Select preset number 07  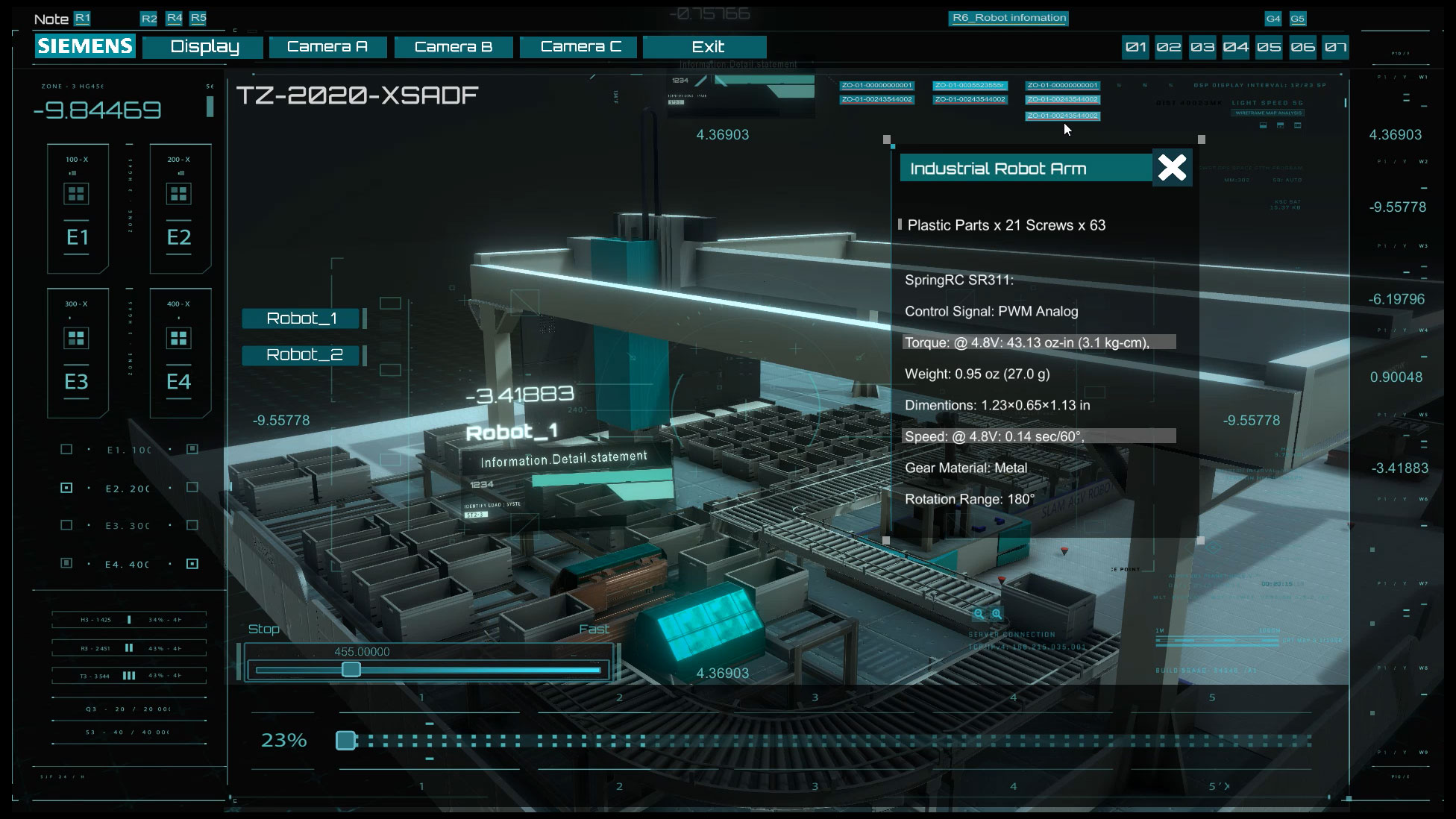pyautogui.click(x=1335, y=48)
